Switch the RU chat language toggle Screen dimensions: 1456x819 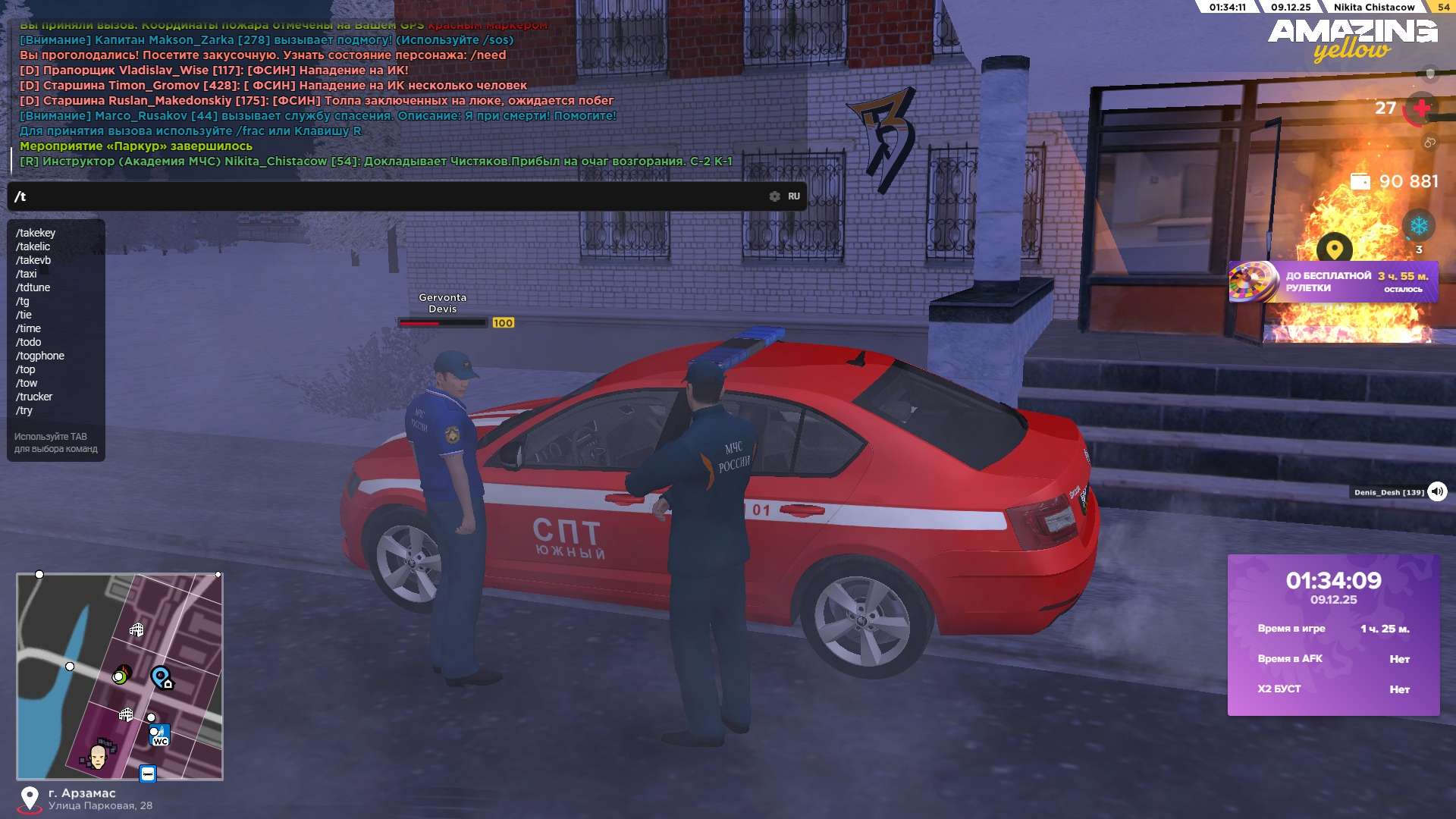point(794,196)
